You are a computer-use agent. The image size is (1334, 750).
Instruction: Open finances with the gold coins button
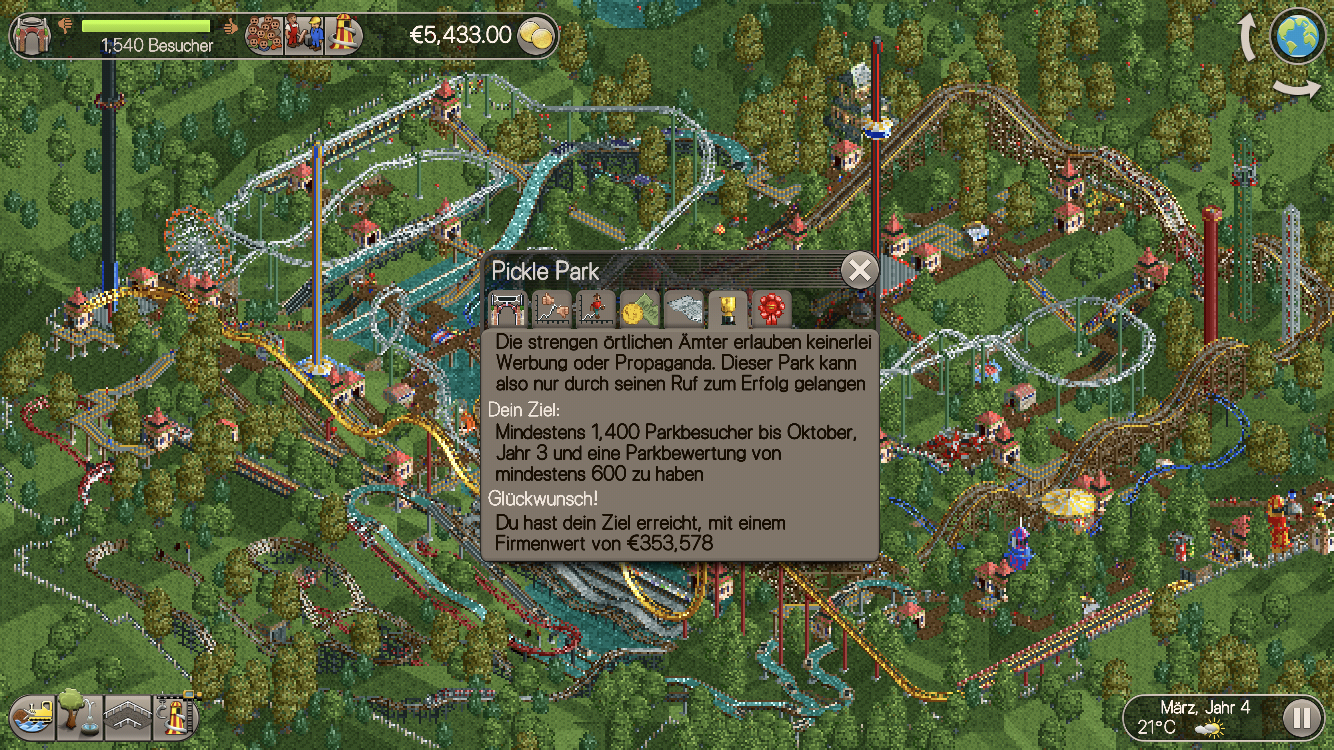click(538, 36)
